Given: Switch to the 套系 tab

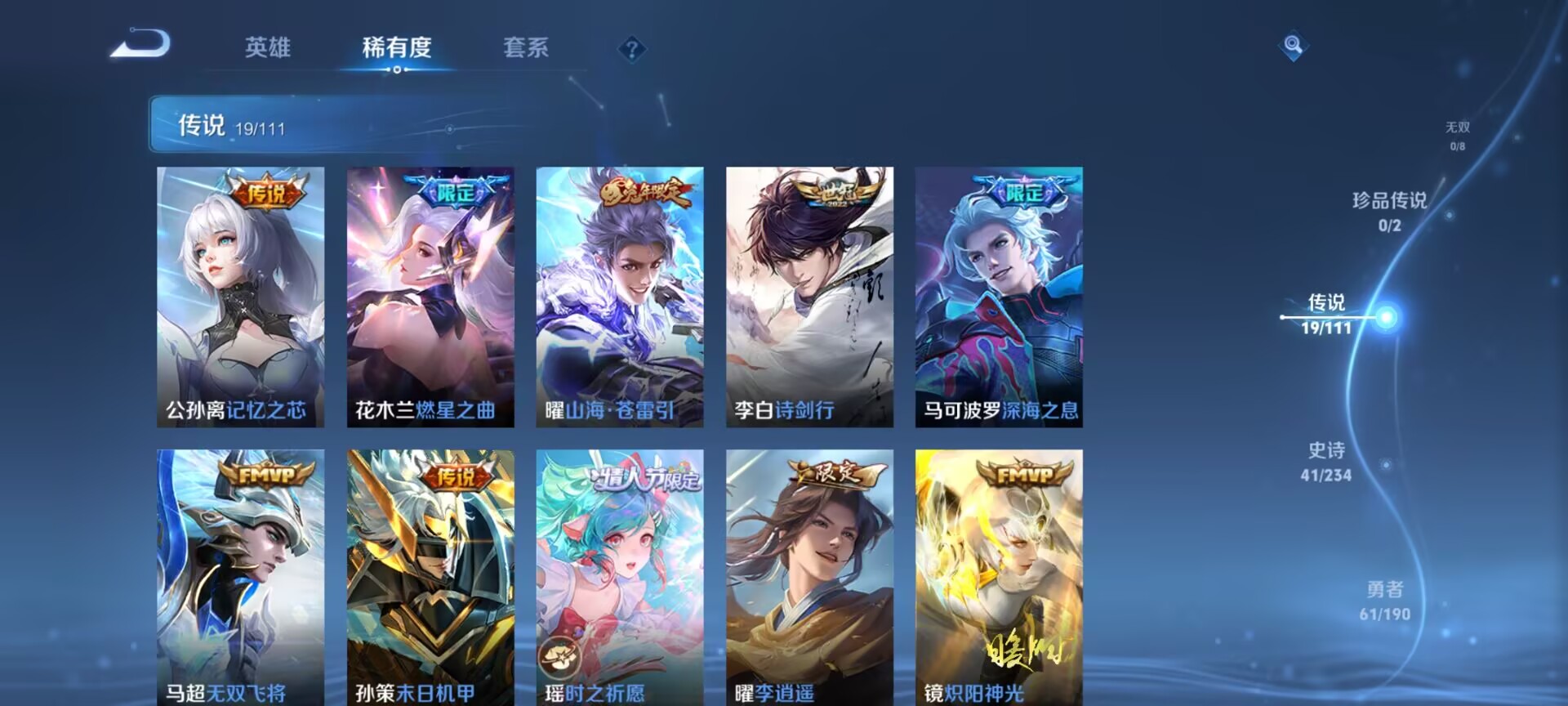Looking at the screenshot, I should [x=527, y=49].
